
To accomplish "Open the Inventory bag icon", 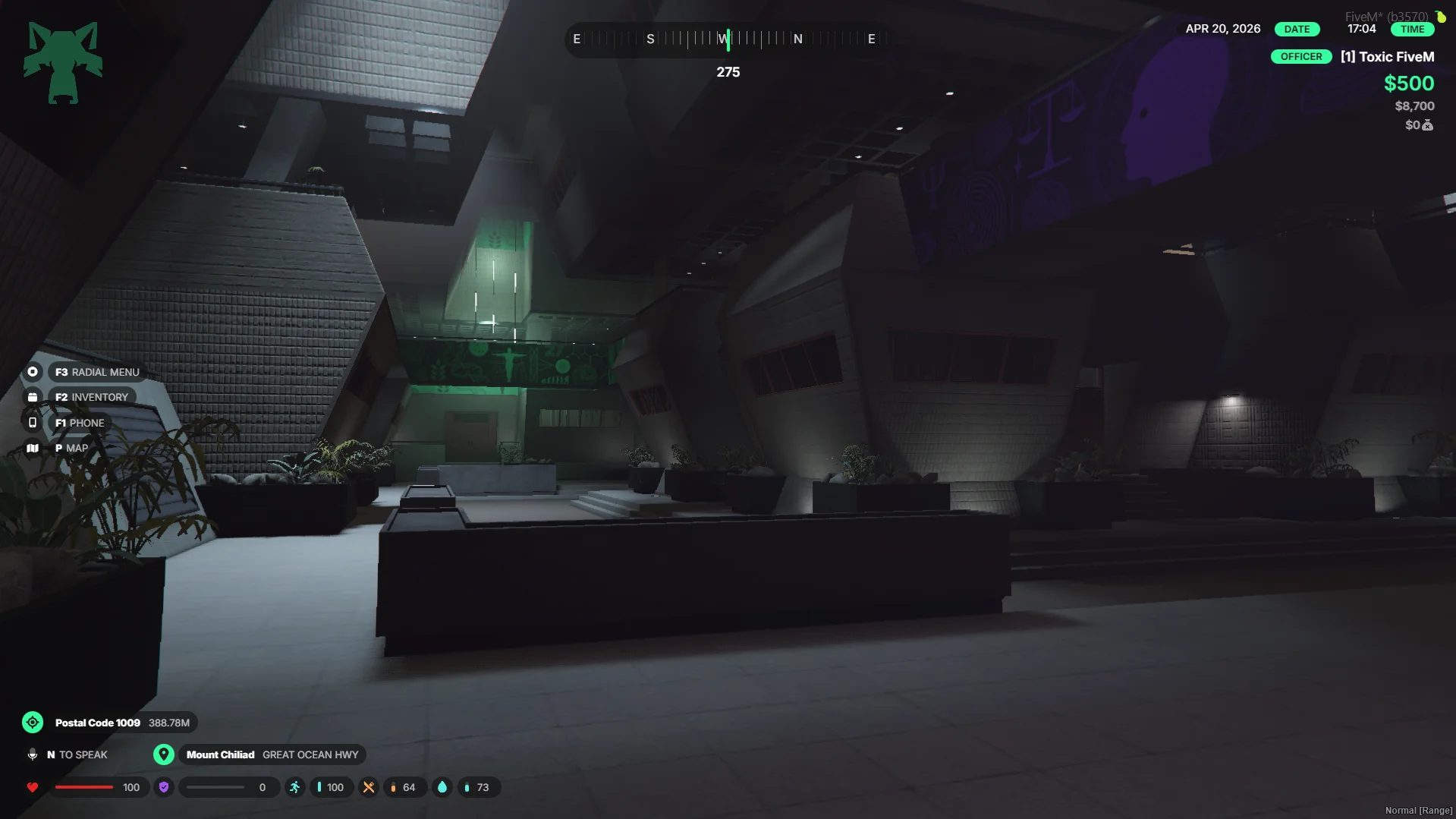I will coord(33,397).
